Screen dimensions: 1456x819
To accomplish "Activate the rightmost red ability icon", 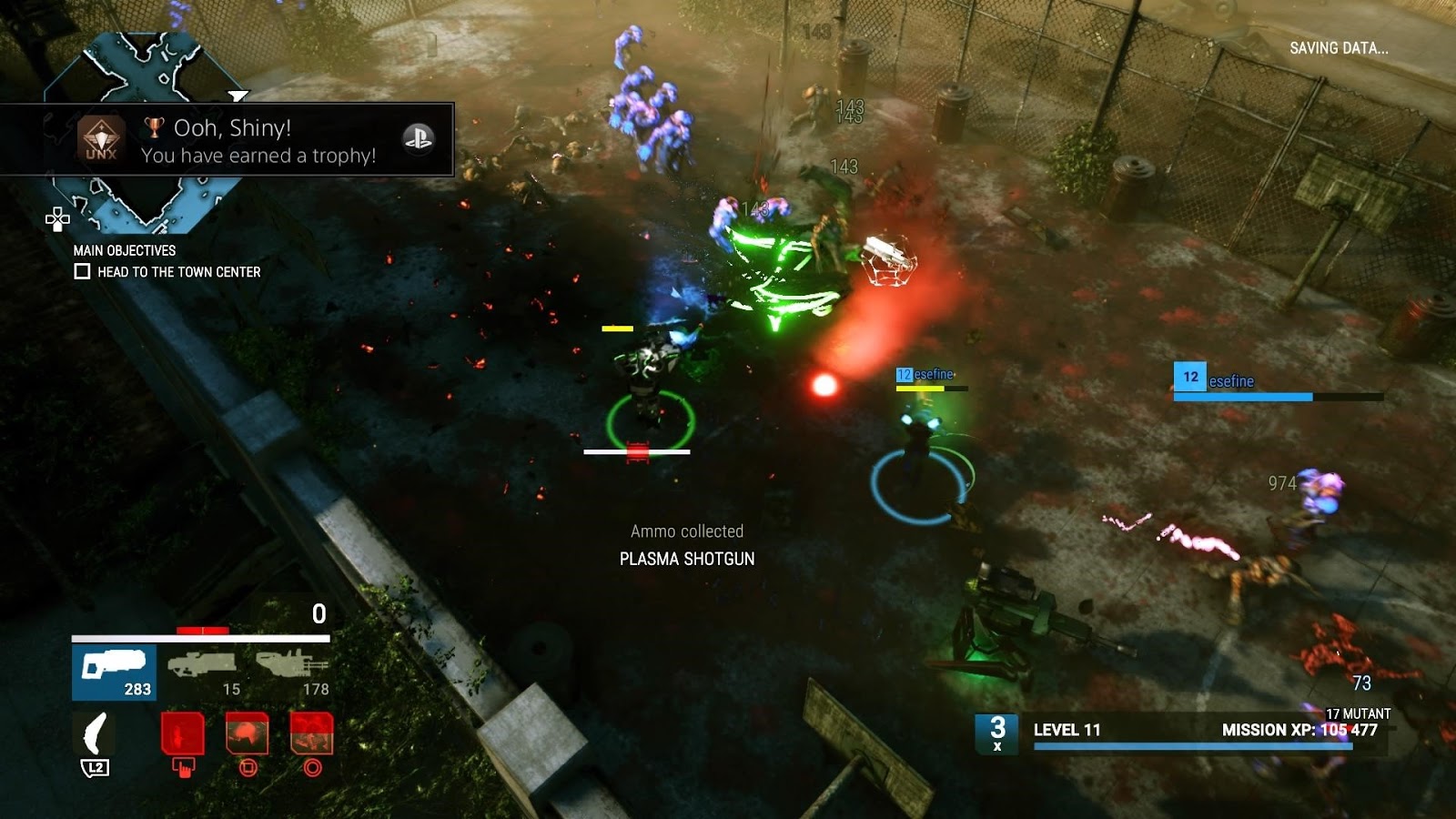I will click(x=312, y=733).
